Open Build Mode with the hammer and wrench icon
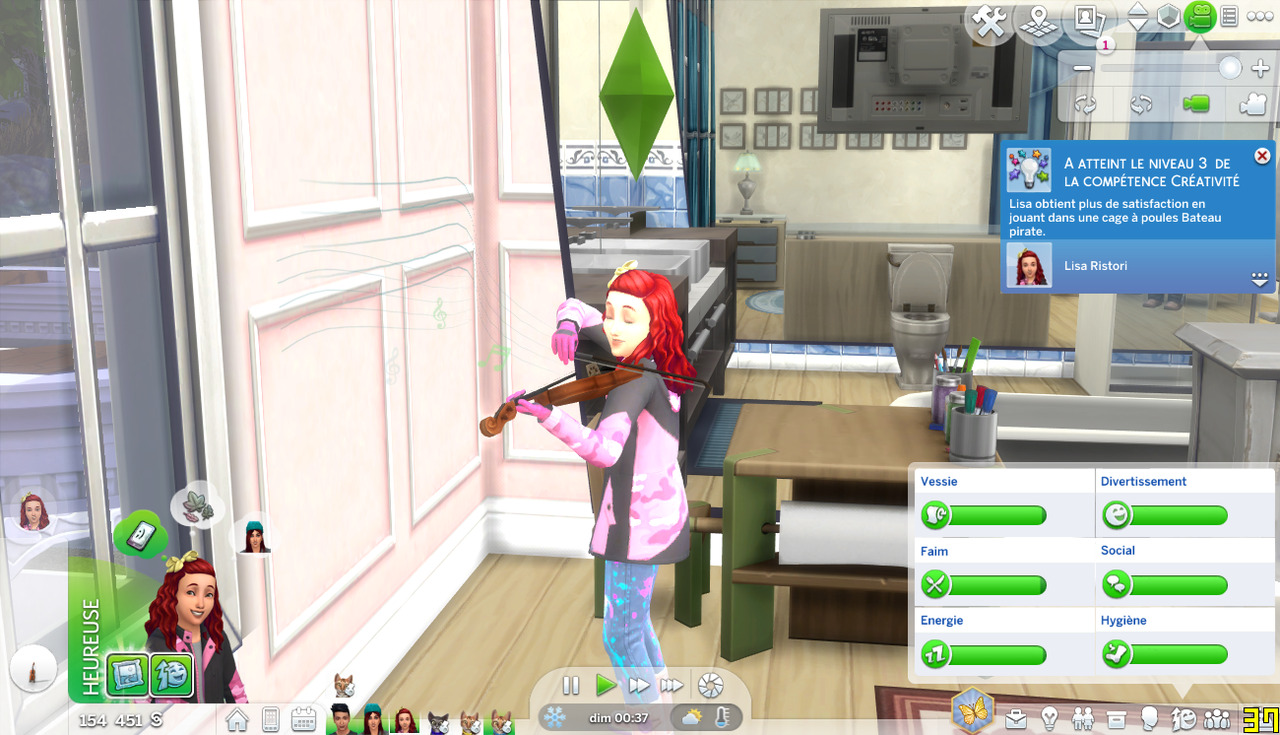 tap(990, 21)
